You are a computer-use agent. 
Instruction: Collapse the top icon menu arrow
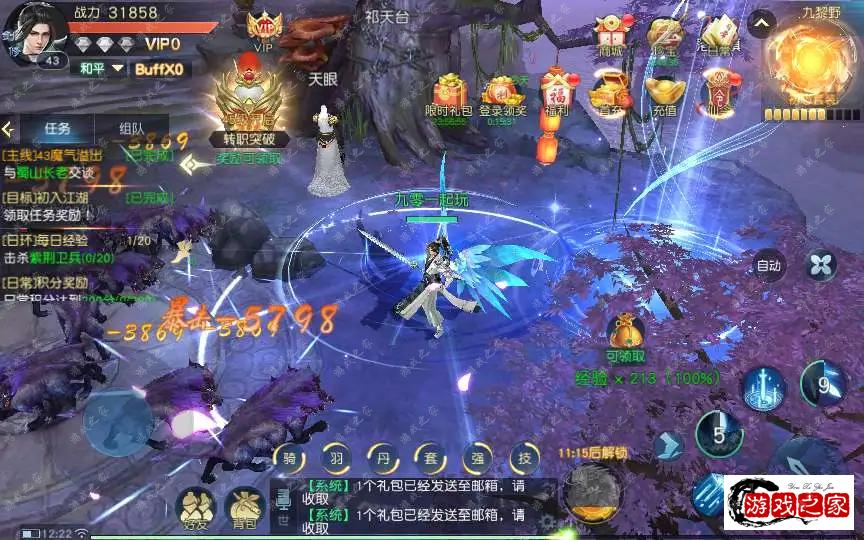pyautogui.click(x=762, y=23)
